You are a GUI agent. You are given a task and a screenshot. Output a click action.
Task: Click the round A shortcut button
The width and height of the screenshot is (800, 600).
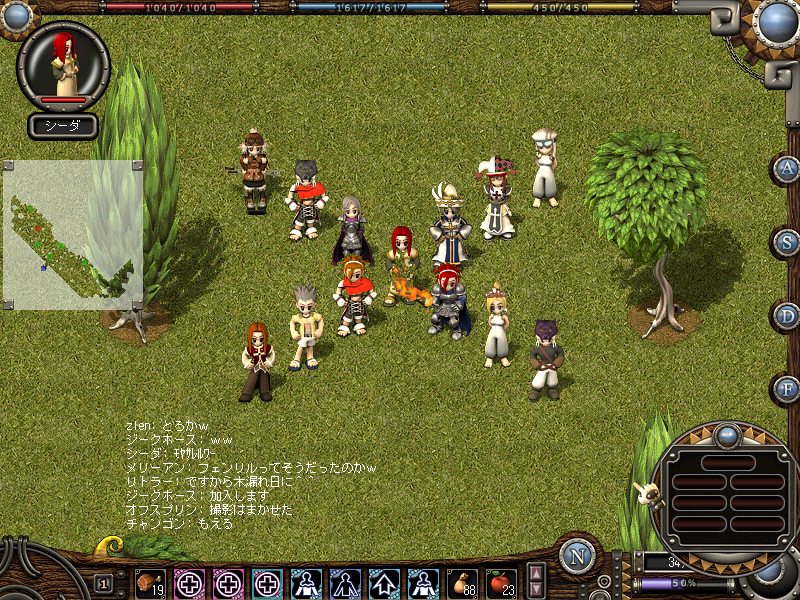(x=788, y=168)
